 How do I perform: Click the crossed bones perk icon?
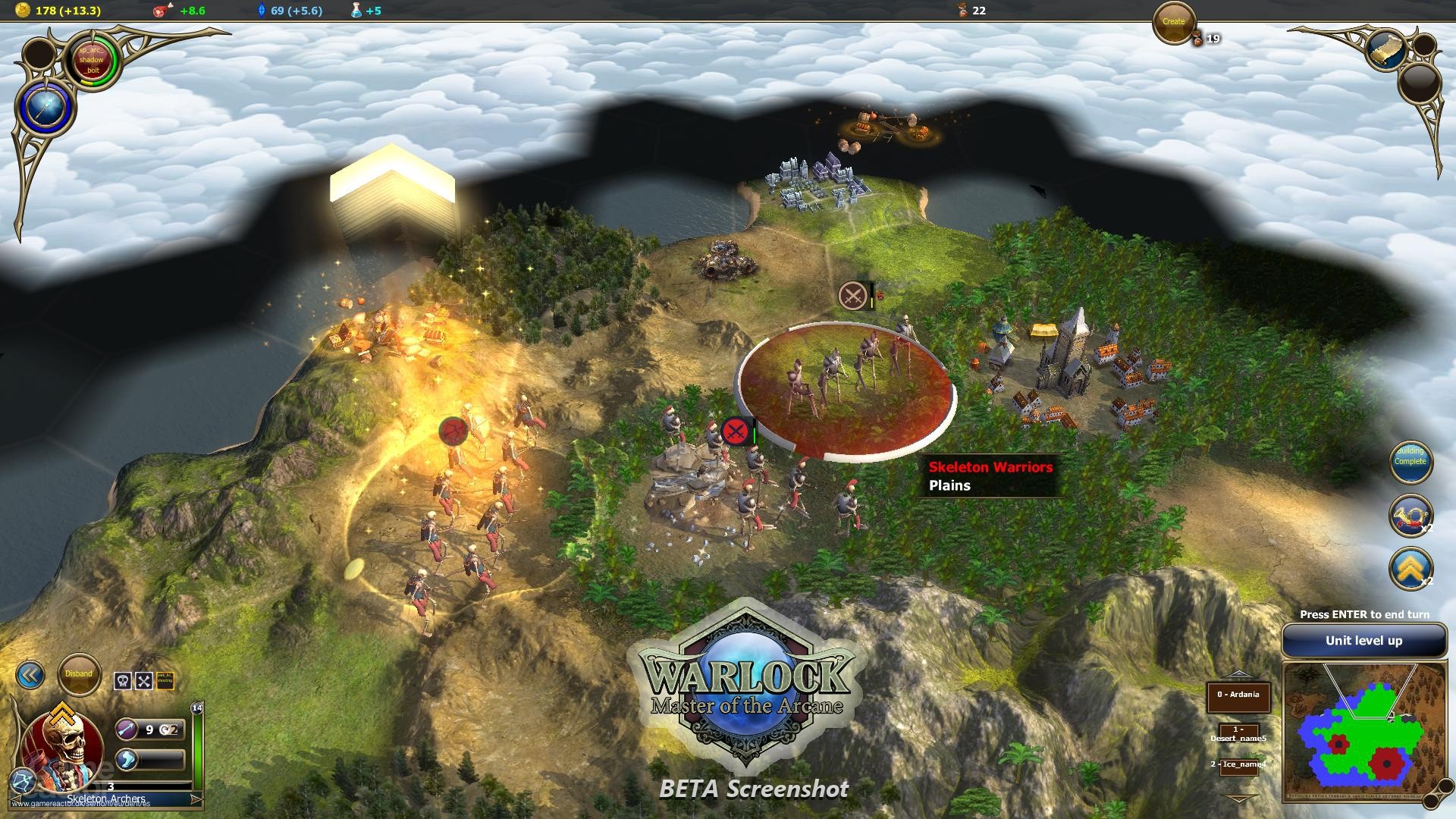(x=144, y=680)
